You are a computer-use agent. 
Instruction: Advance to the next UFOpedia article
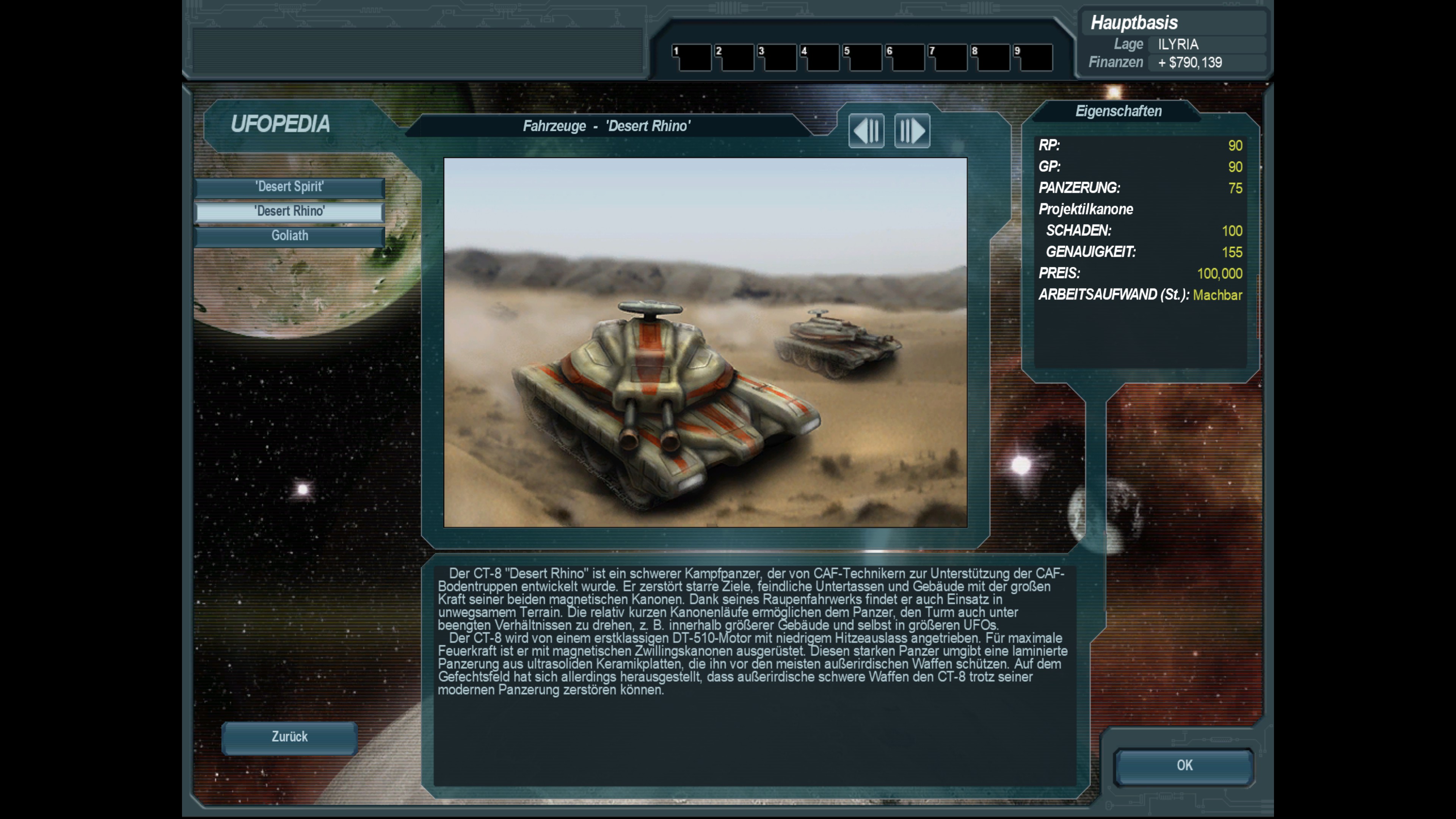pyautogui.click(x=912, y=131)
